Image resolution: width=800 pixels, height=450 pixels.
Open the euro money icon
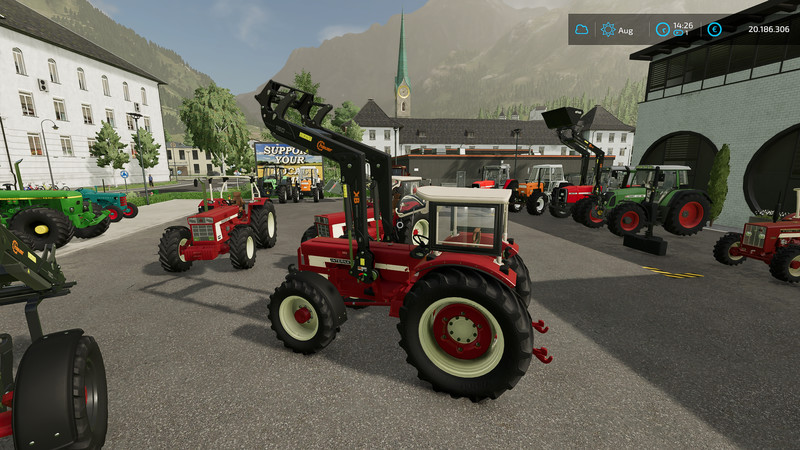(x=714, y=30)
